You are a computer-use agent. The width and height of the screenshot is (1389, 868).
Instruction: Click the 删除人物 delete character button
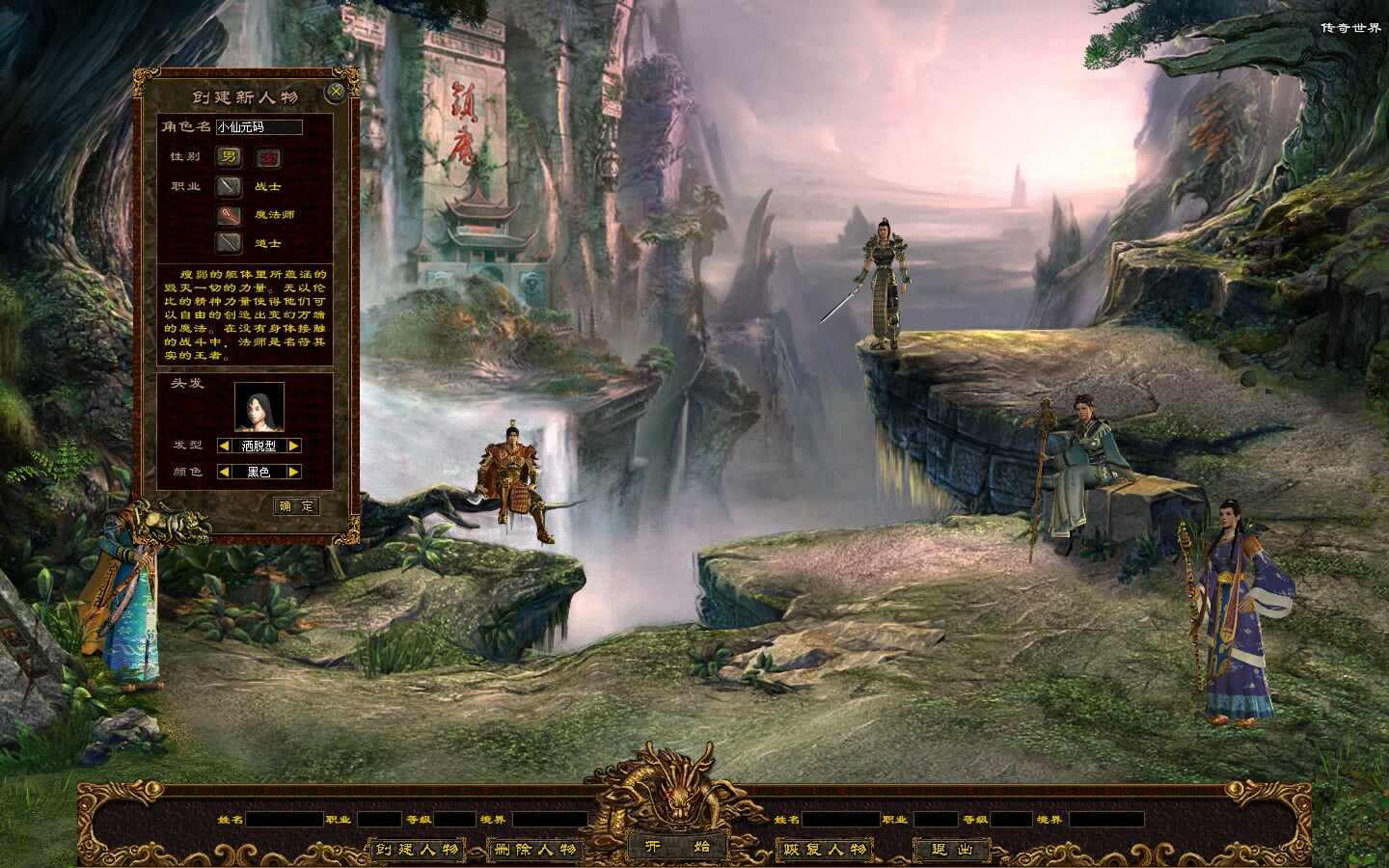534,850
